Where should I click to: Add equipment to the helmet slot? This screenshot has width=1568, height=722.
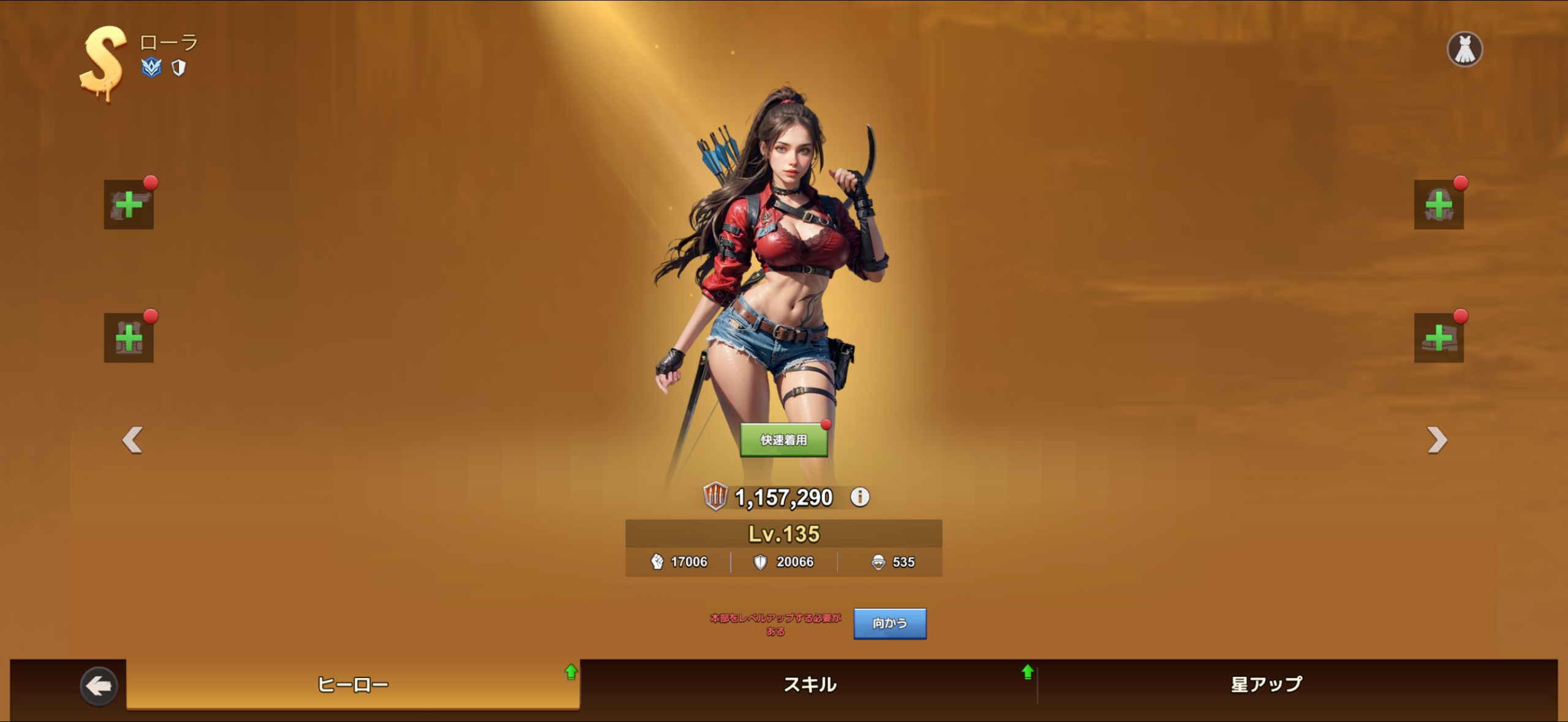(1438, 205)
